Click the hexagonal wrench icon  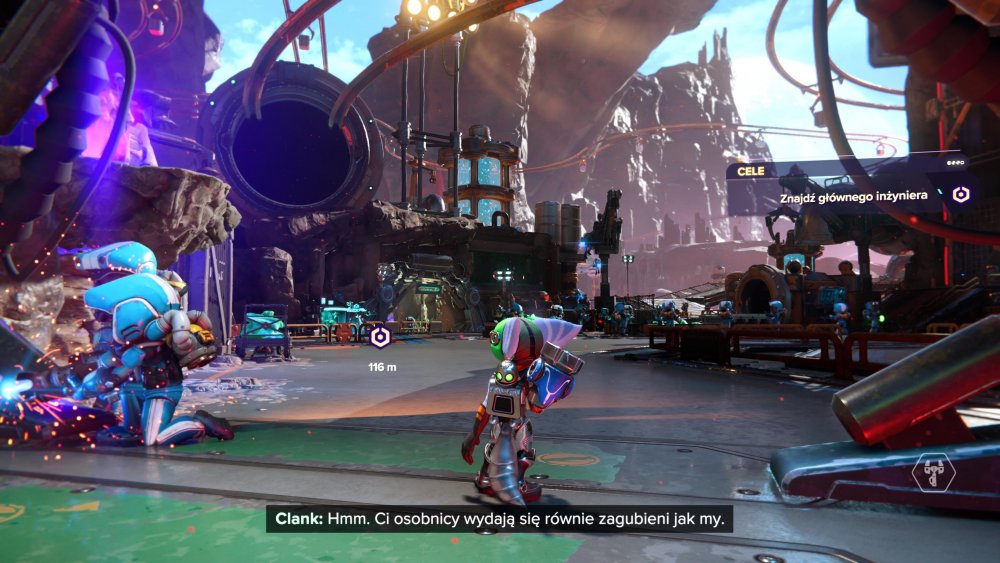(932, 472)
